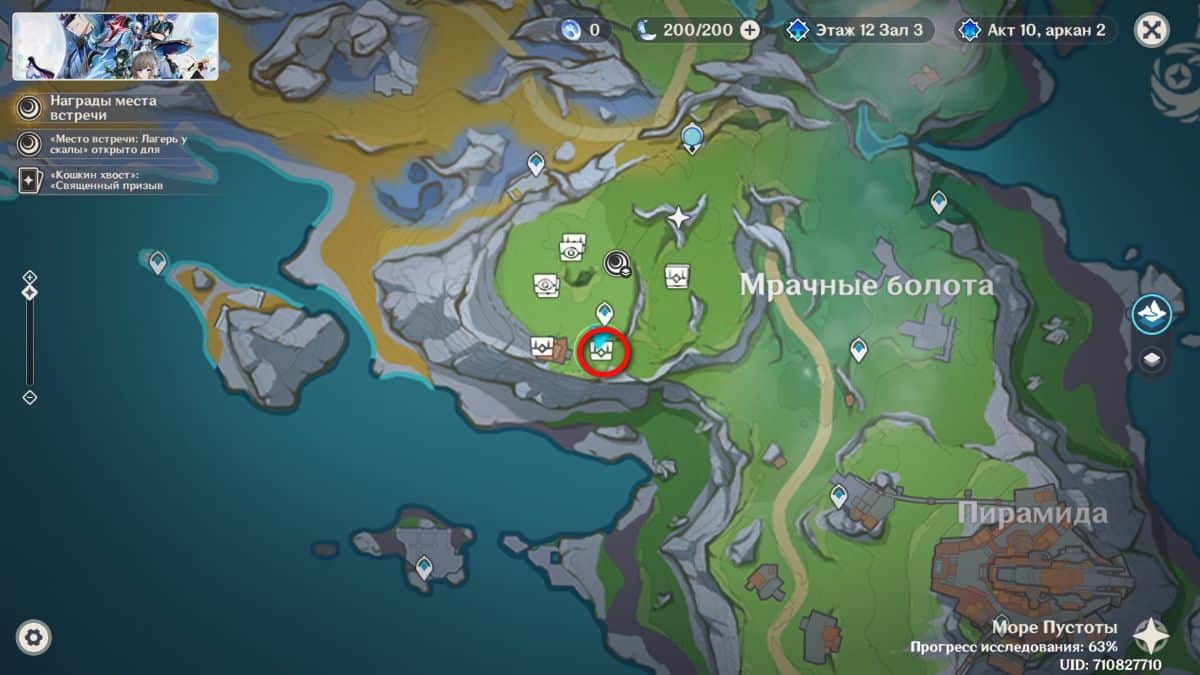The image size is (1200, 675).
Task: Select the four-pointed star map marker
Action: pos(679,217)
